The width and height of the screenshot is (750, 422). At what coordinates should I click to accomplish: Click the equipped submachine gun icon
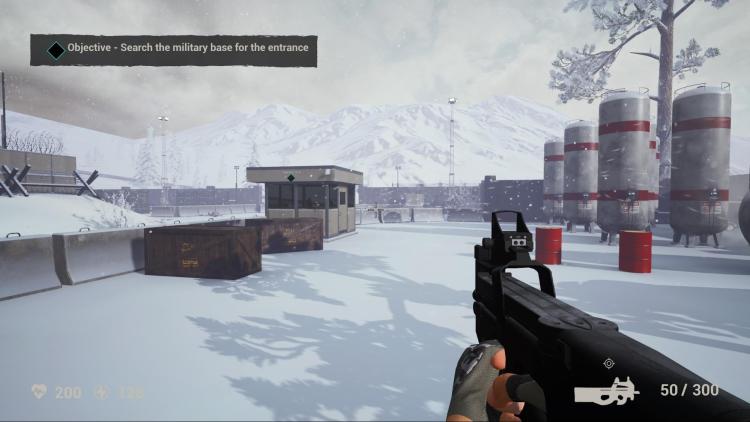pos(607,390)
